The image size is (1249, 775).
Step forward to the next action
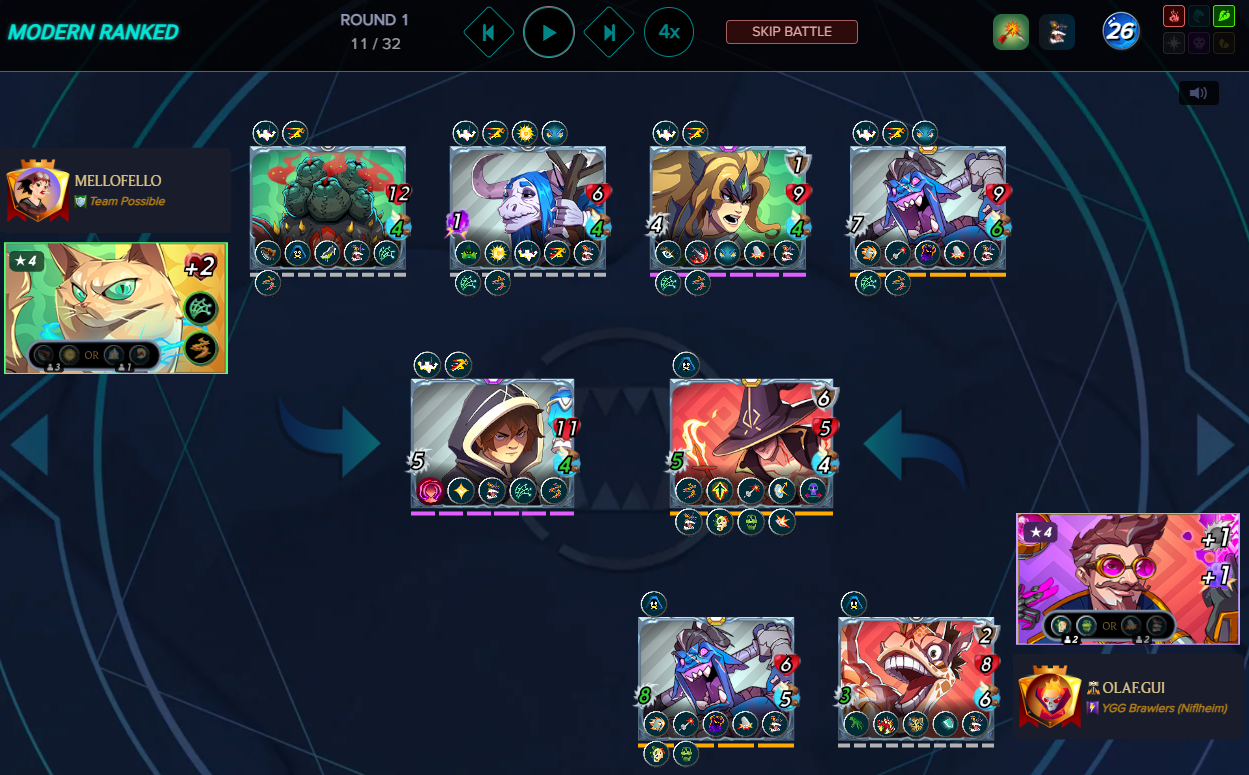click(x=609, y=32)
